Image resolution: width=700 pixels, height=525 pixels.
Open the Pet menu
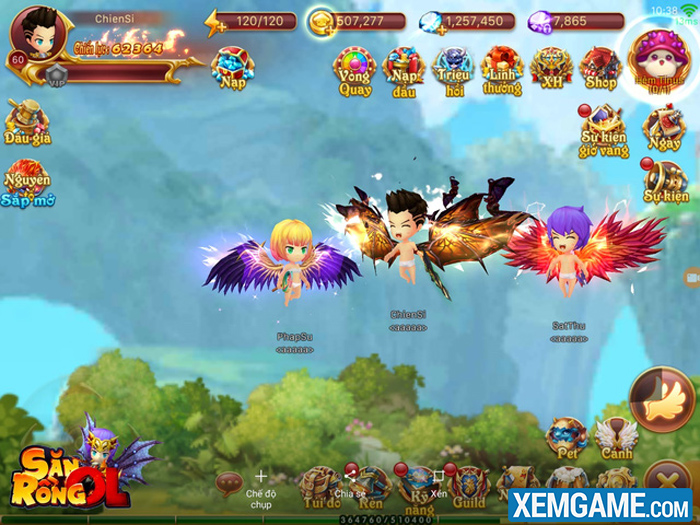[566, 437]
